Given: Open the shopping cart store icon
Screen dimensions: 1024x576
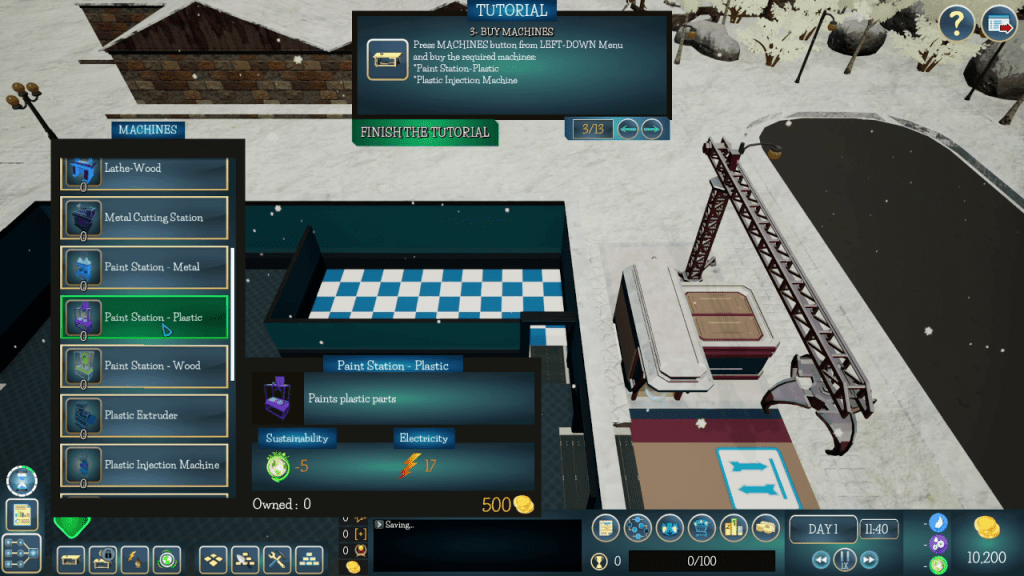Looking at the screenshot, I should 701,527.
